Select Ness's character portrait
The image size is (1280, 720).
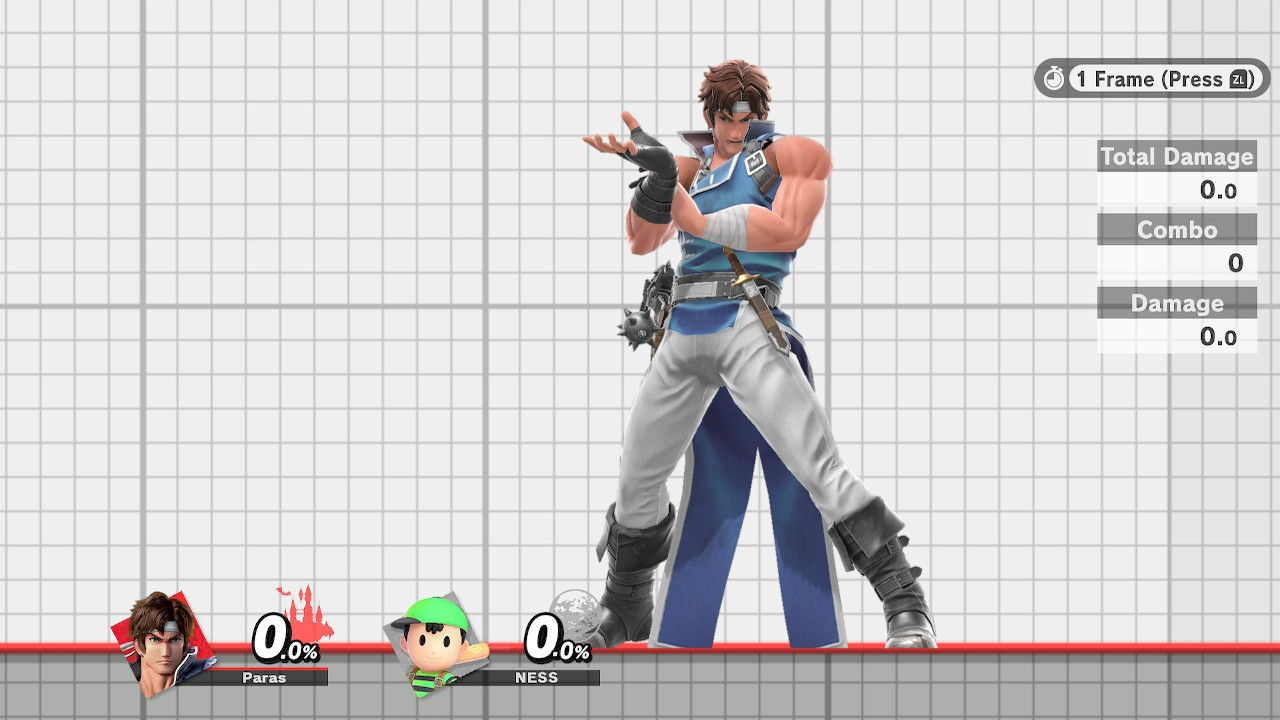click(x=433, y=645)
